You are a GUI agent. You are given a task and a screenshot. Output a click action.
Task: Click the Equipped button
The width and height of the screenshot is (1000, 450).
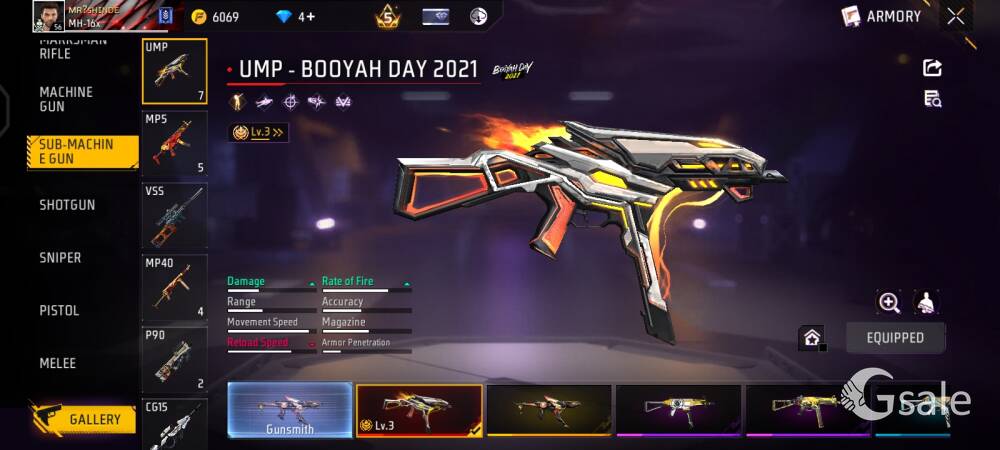point(895,338)
